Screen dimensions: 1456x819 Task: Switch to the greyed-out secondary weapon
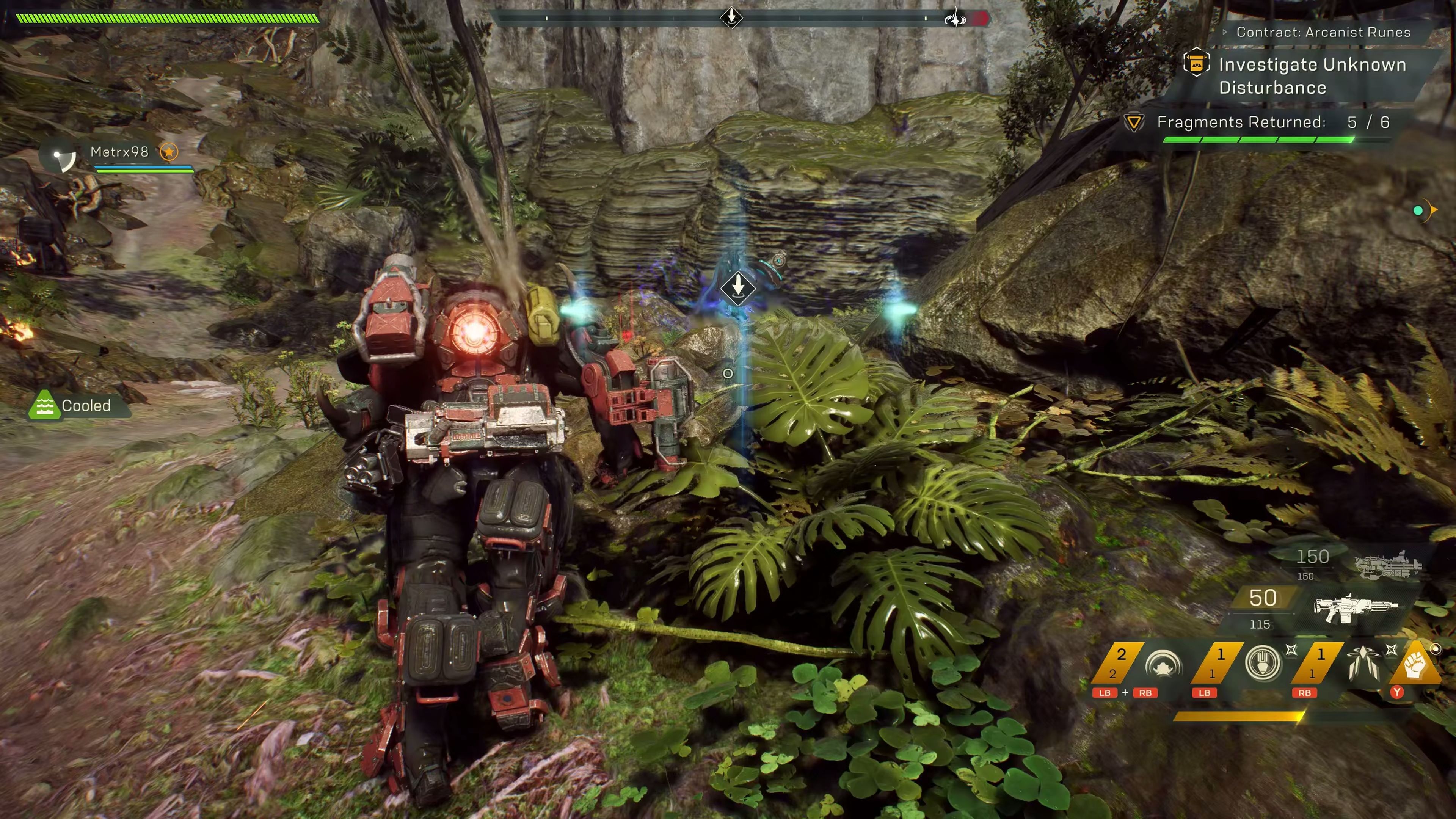pyautogui.click(x=1388, y=565)
